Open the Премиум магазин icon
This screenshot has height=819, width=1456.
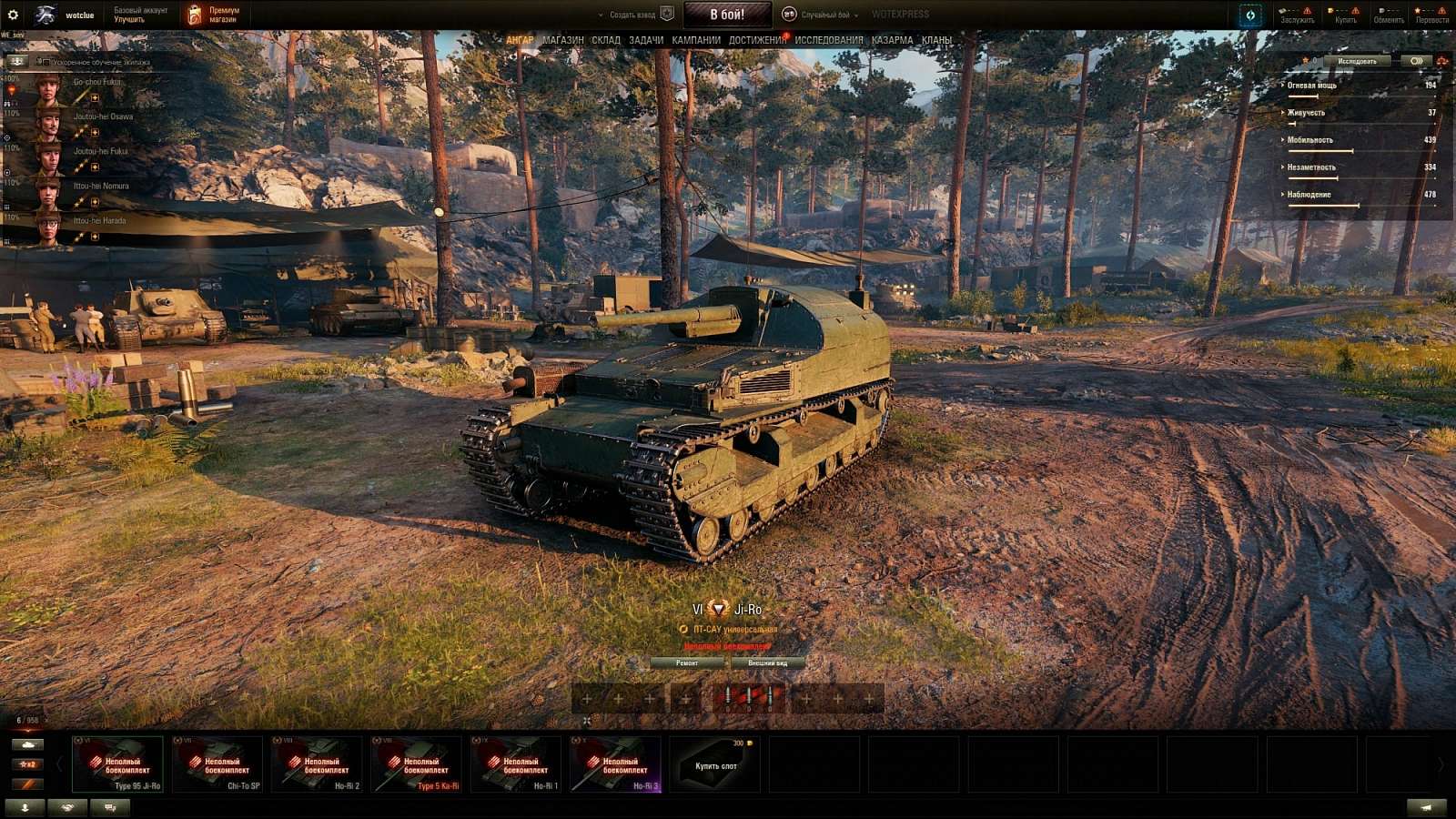tap(192, 13)
